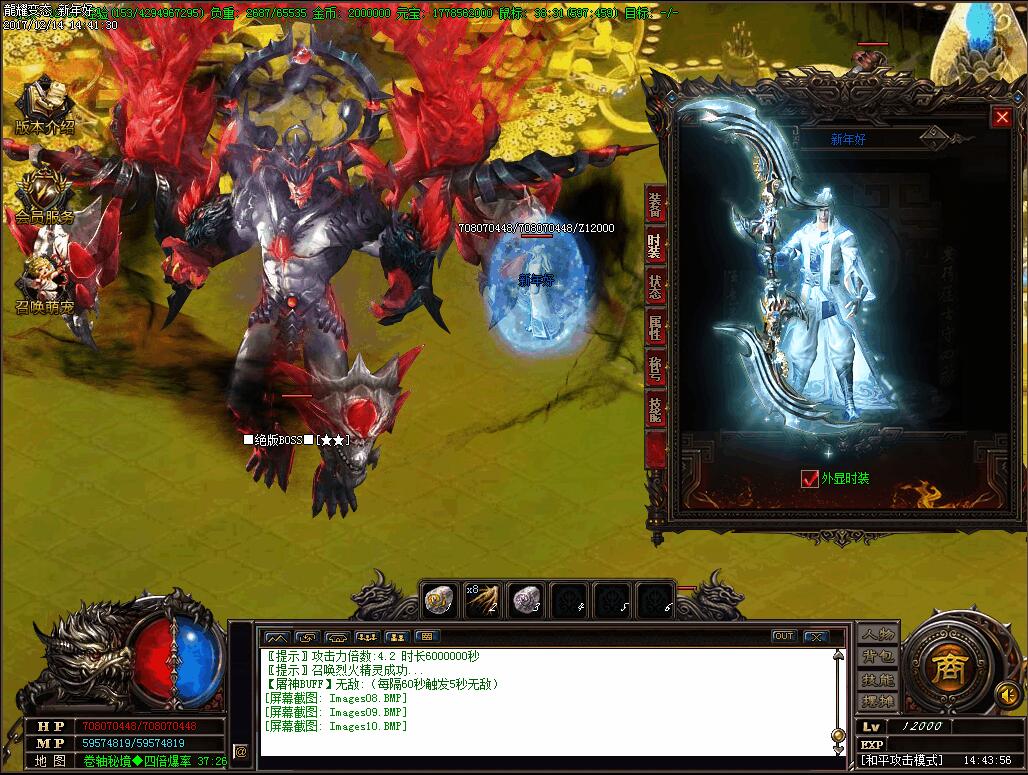
Task: Click the 召唤萌宠 summon pet icon
Action: 44,280
